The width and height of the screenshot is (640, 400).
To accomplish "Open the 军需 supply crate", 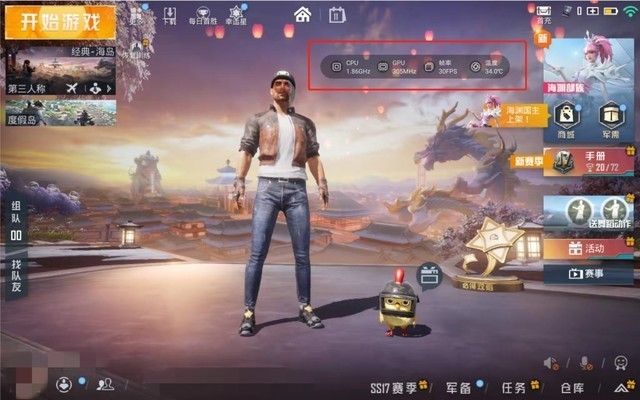I will (x=608, y=118).
